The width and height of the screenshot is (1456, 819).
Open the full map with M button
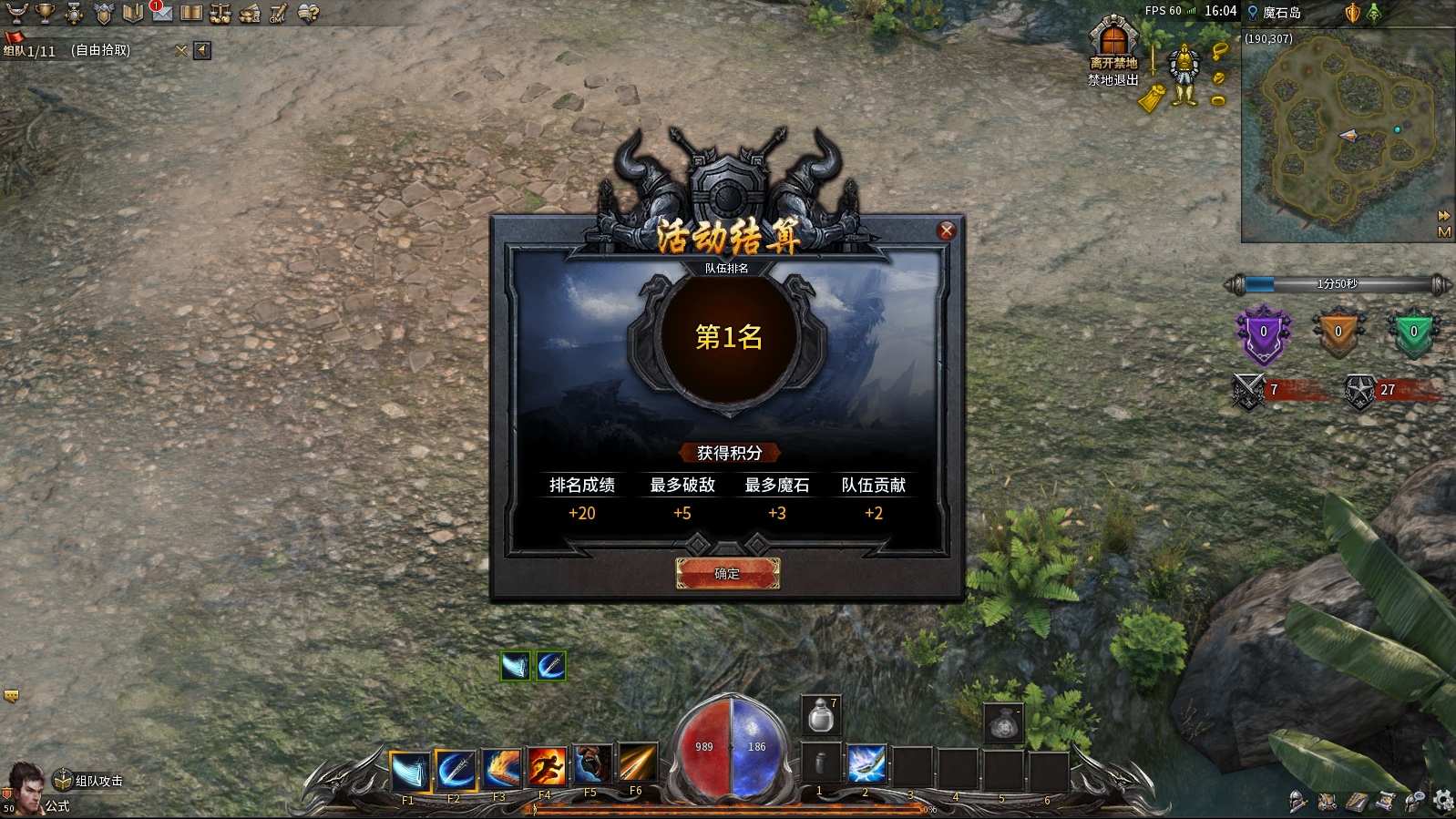point(1444,232)
